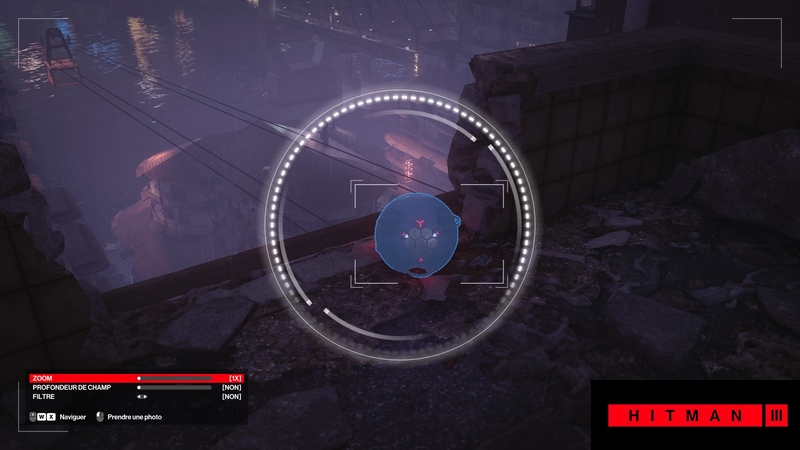Adjust the ZOOM slider bar

pyautogui.click(x=175, y=378)
